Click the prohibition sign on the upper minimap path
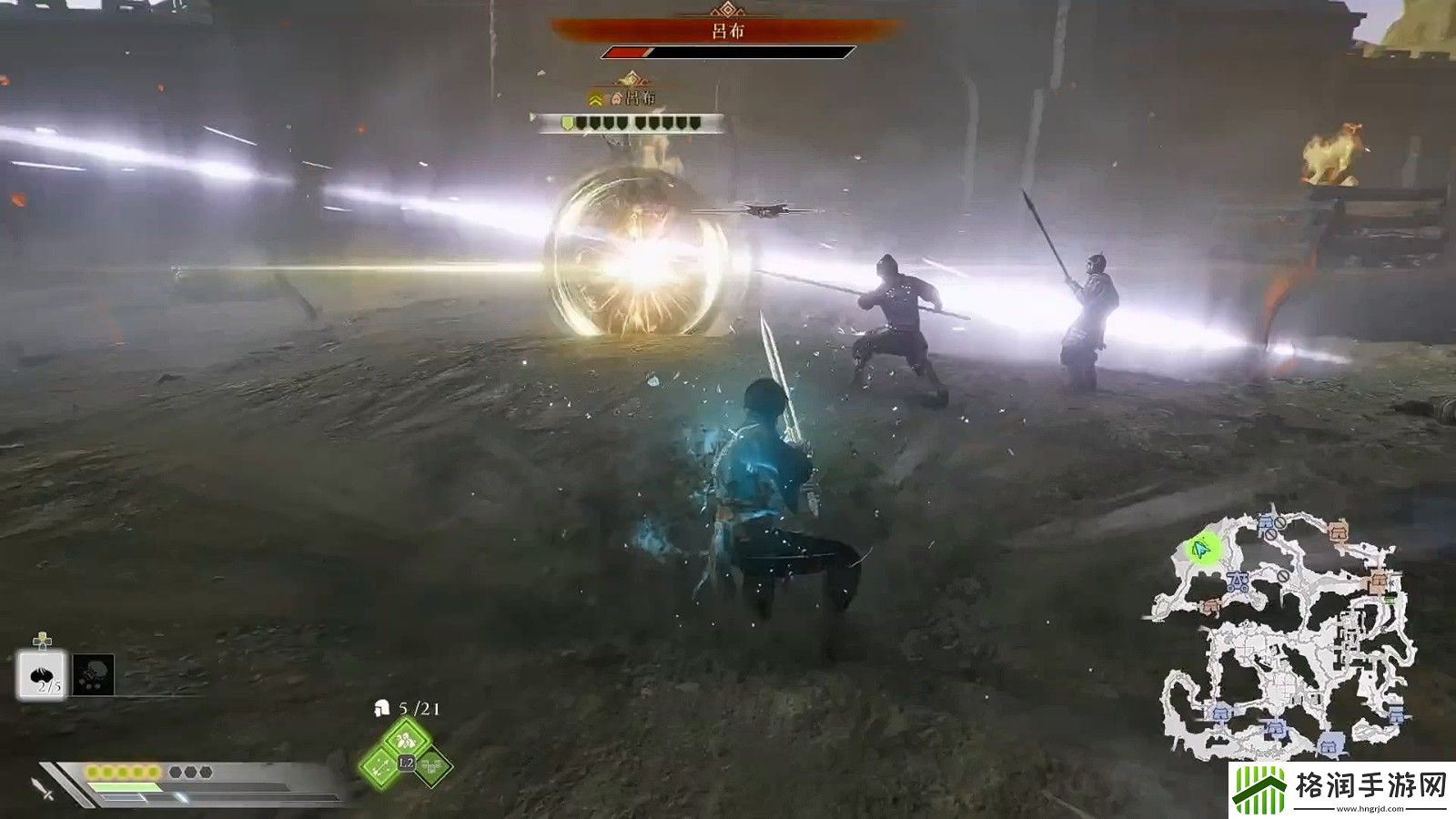 1280,522
